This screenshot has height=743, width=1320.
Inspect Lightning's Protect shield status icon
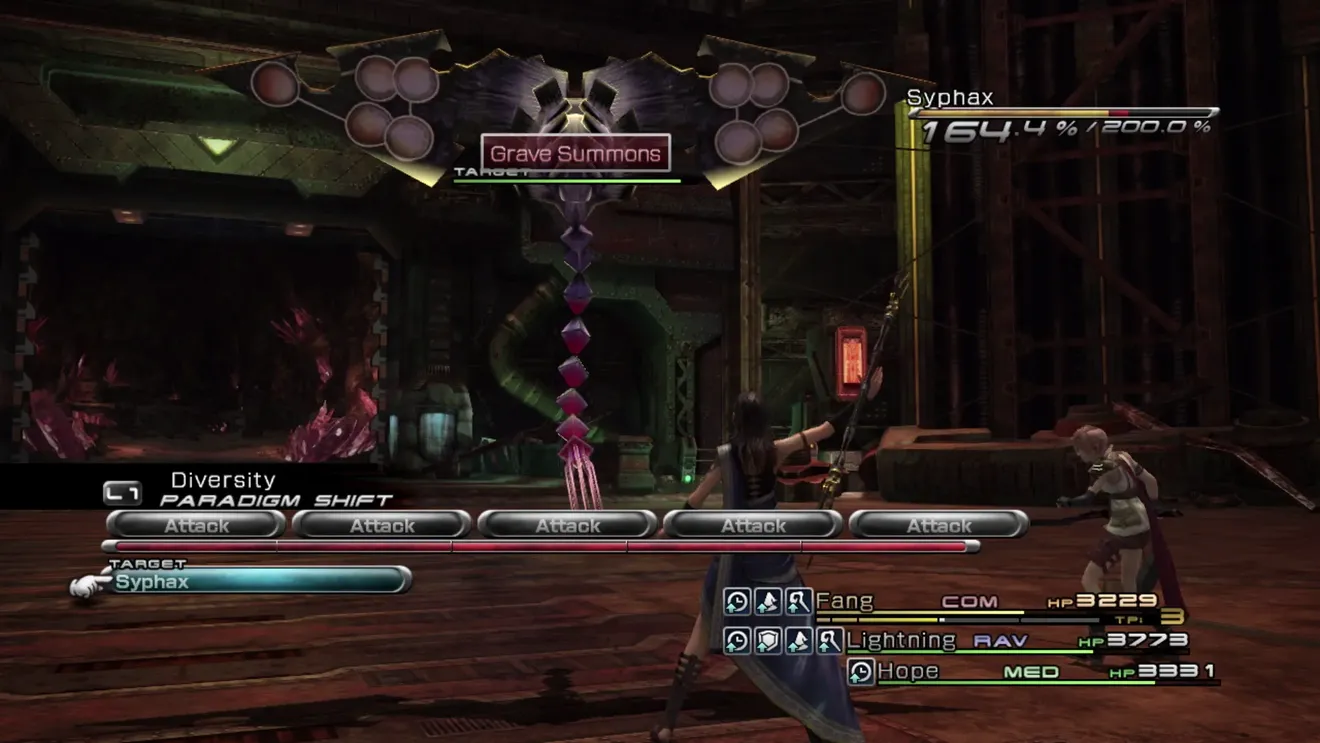click(x=768, y=640)
